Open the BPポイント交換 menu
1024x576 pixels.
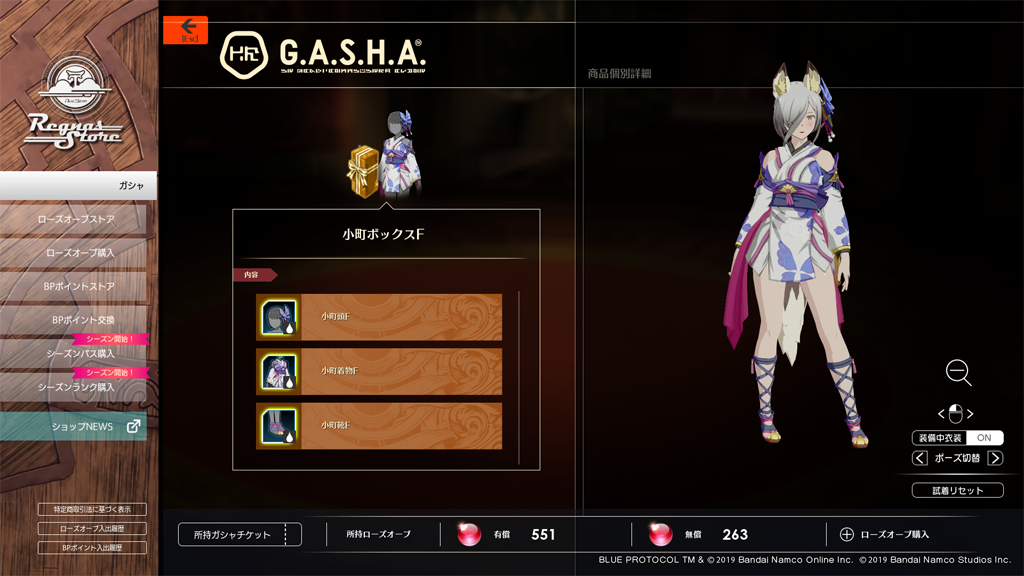[x=75, y=320]
